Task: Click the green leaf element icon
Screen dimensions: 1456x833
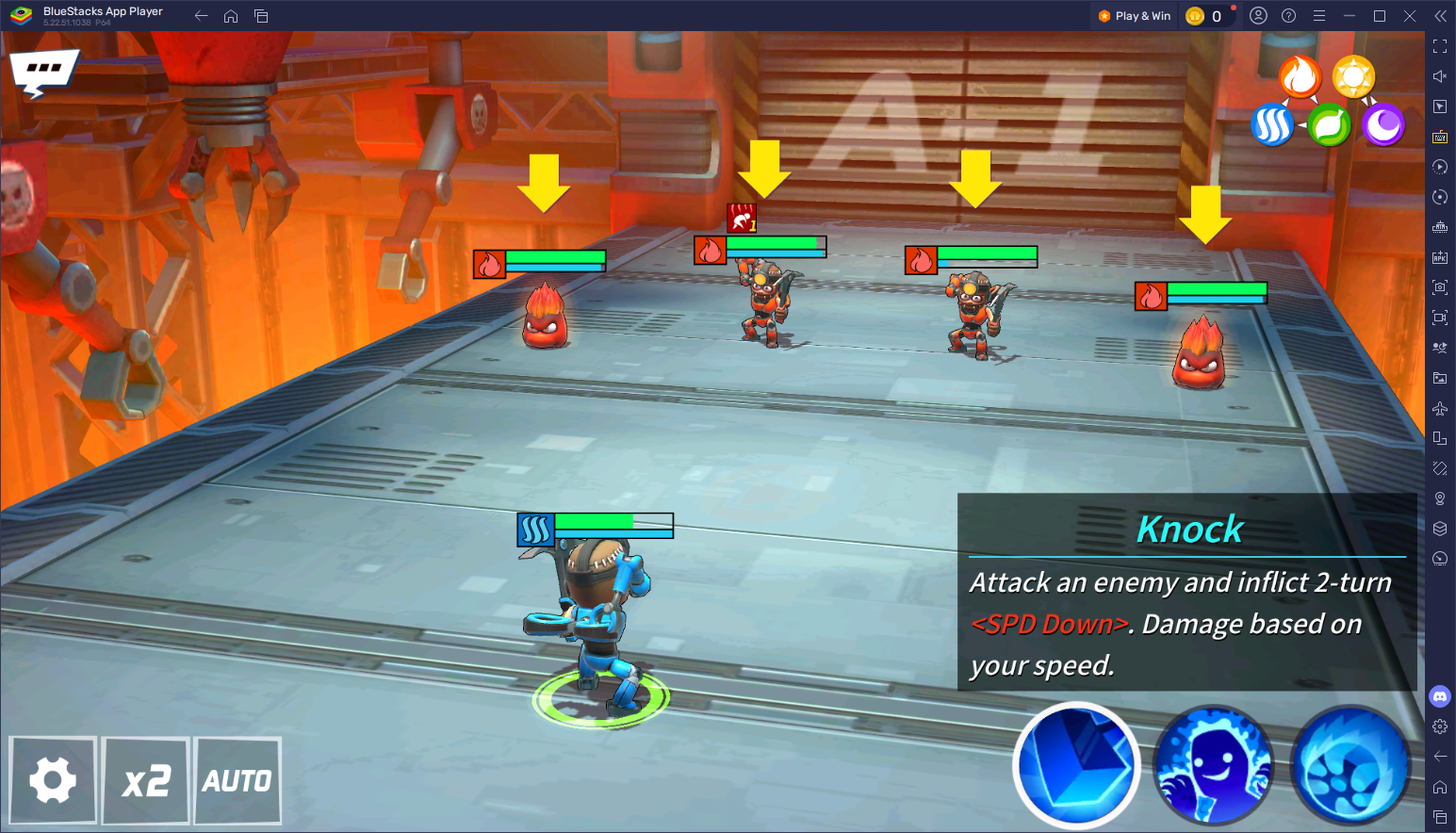Action: point(1329,125)
